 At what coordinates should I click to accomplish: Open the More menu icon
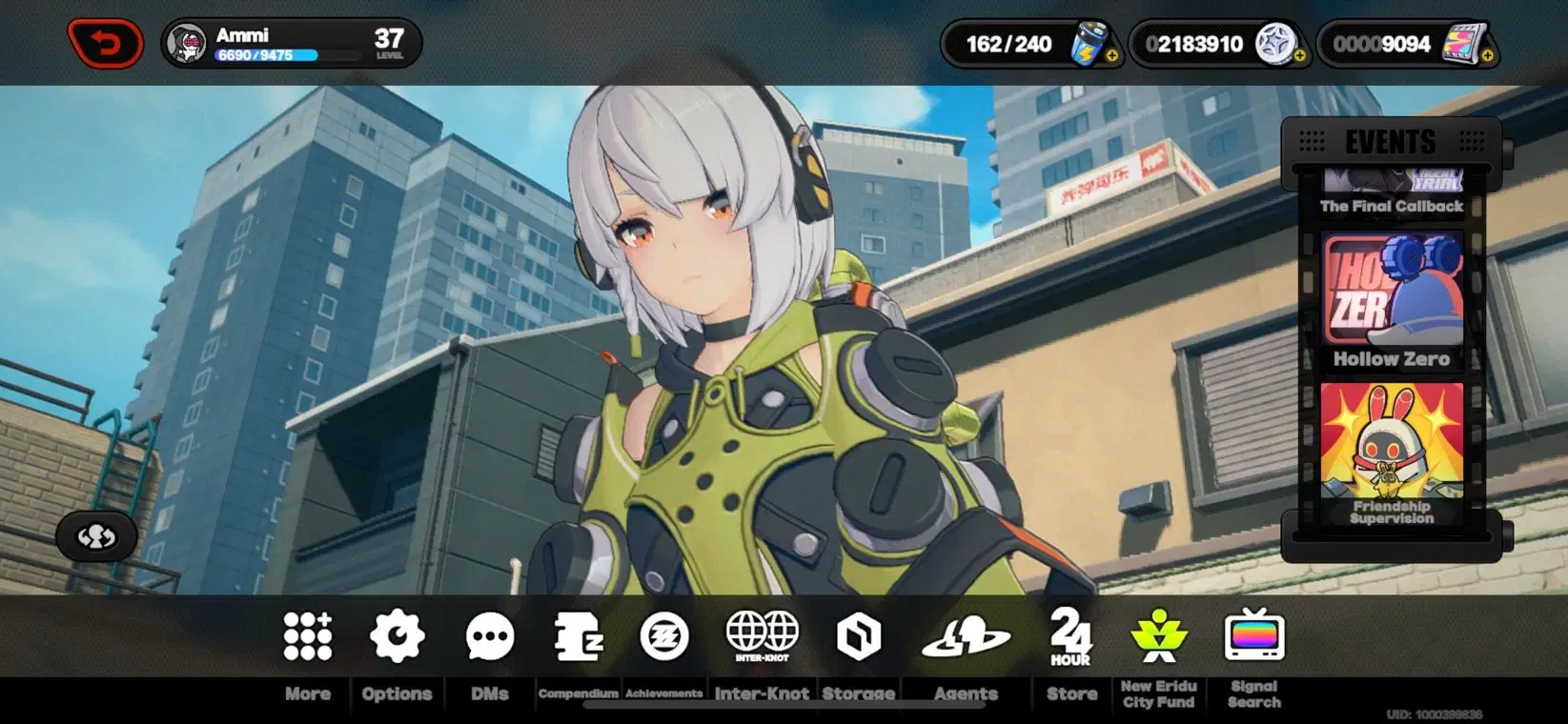(305, 638)
